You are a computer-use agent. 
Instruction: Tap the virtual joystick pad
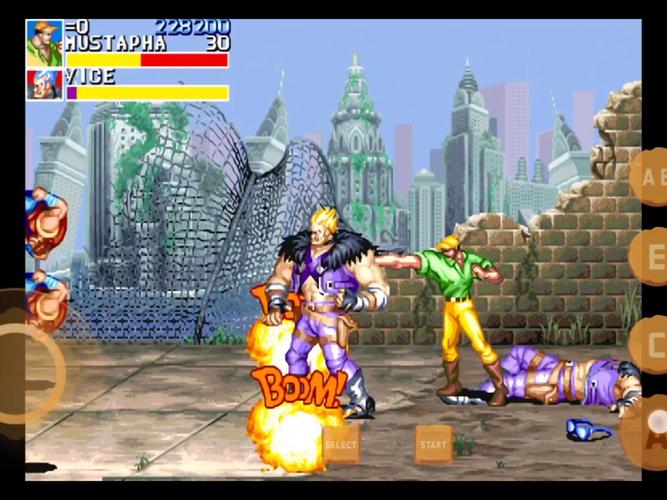(x=22, y=372)
